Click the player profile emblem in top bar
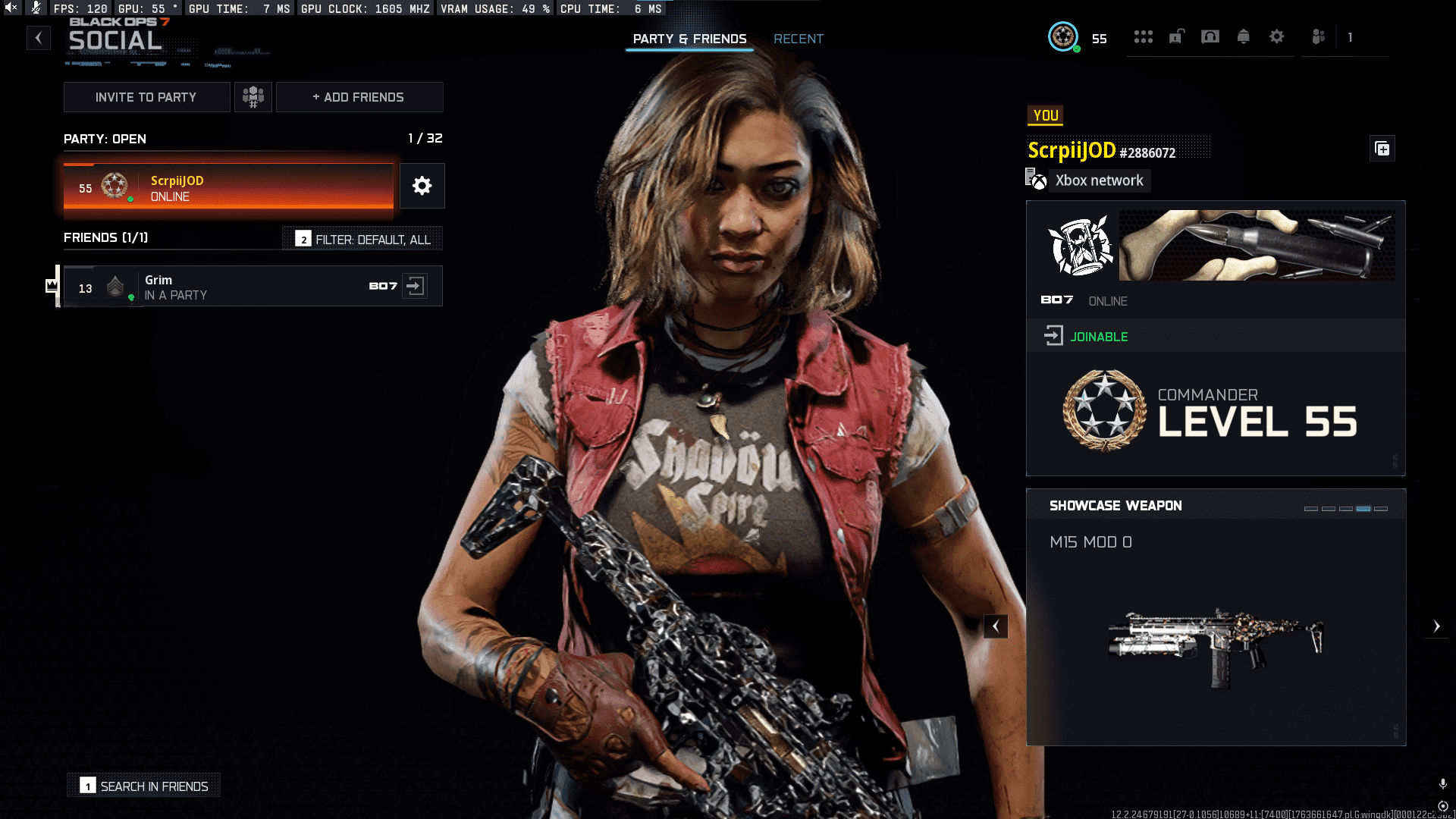Viewport: 1456px width, 819px height. coord(1063,36)
